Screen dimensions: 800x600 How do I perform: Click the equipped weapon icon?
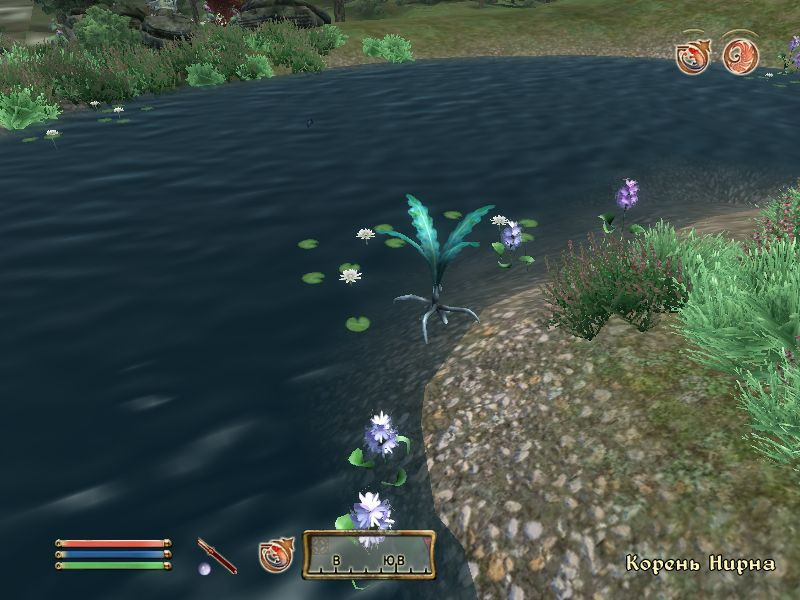pyautogui.click(x=217, y=555)
